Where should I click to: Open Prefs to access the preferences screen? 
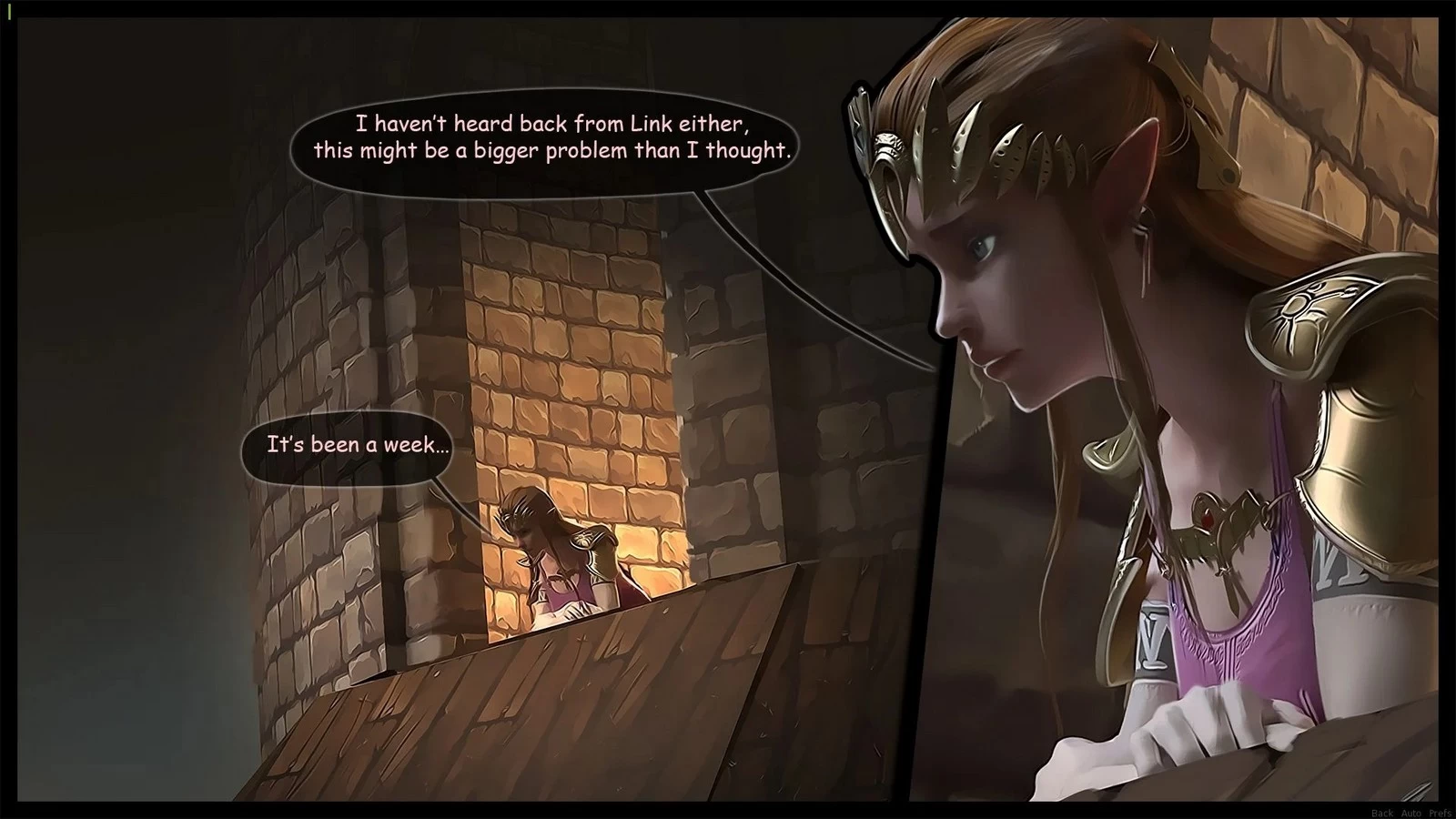(x=1441, y=812)
